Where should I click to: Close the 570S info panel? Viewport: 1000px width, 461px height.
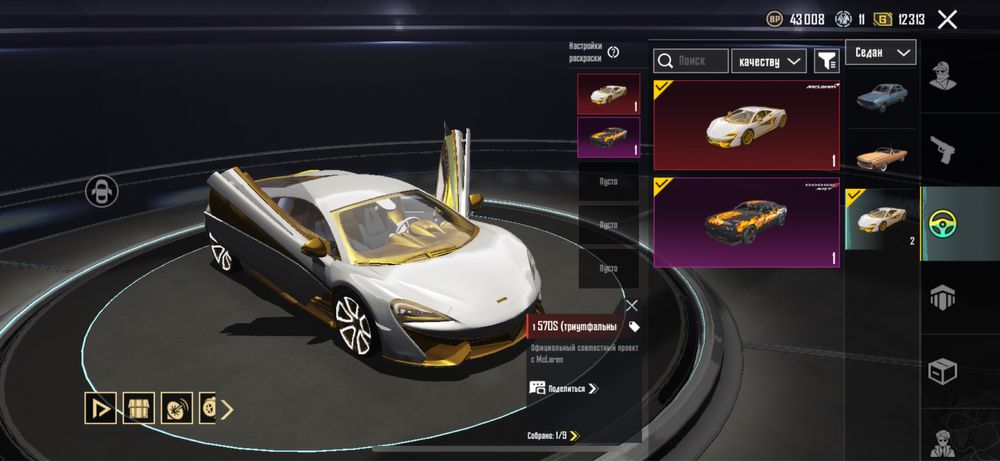coord(631,305)
